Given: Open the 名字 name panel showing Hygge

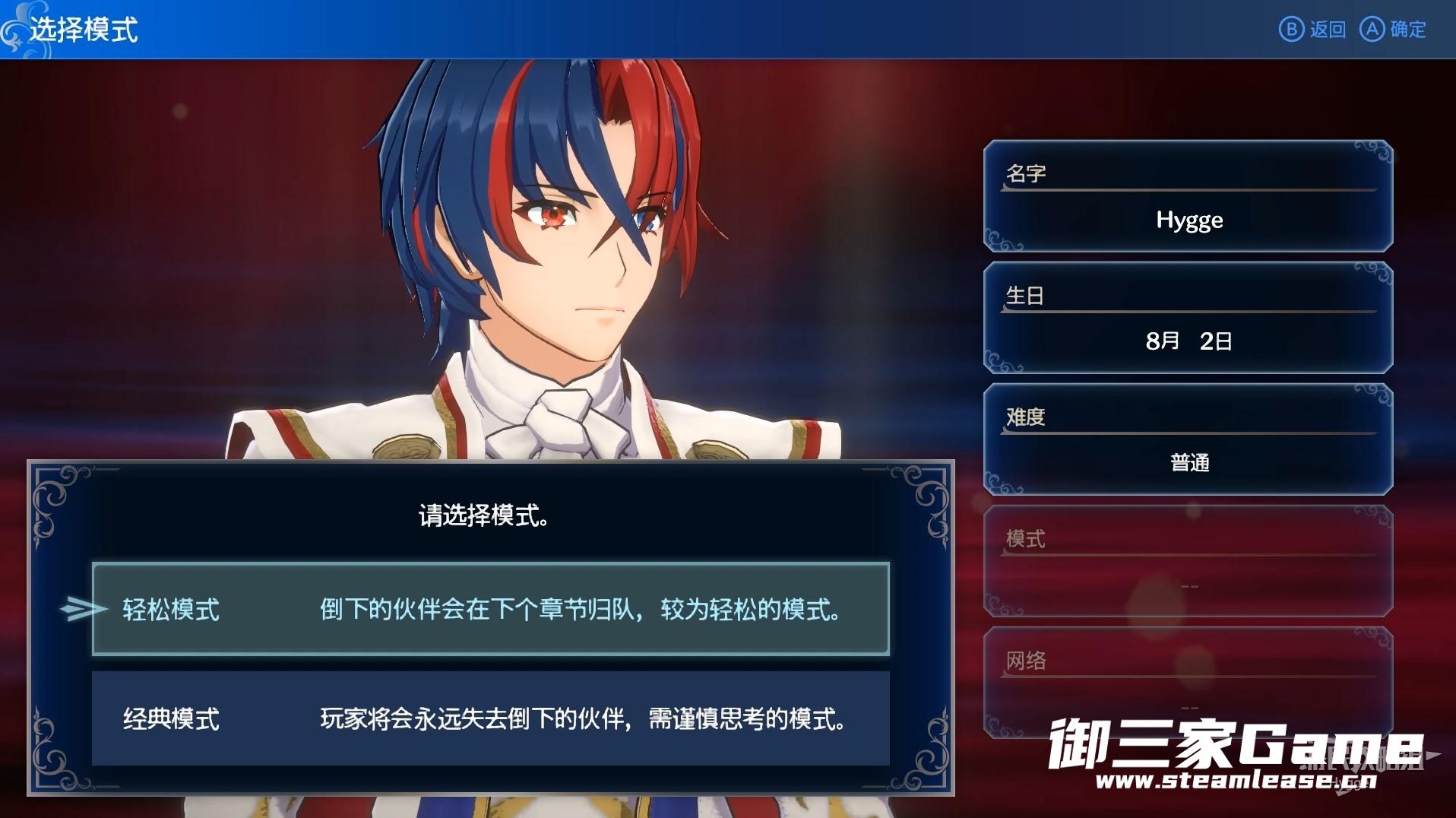Looking at the screenshot, I should [1188, 196].
